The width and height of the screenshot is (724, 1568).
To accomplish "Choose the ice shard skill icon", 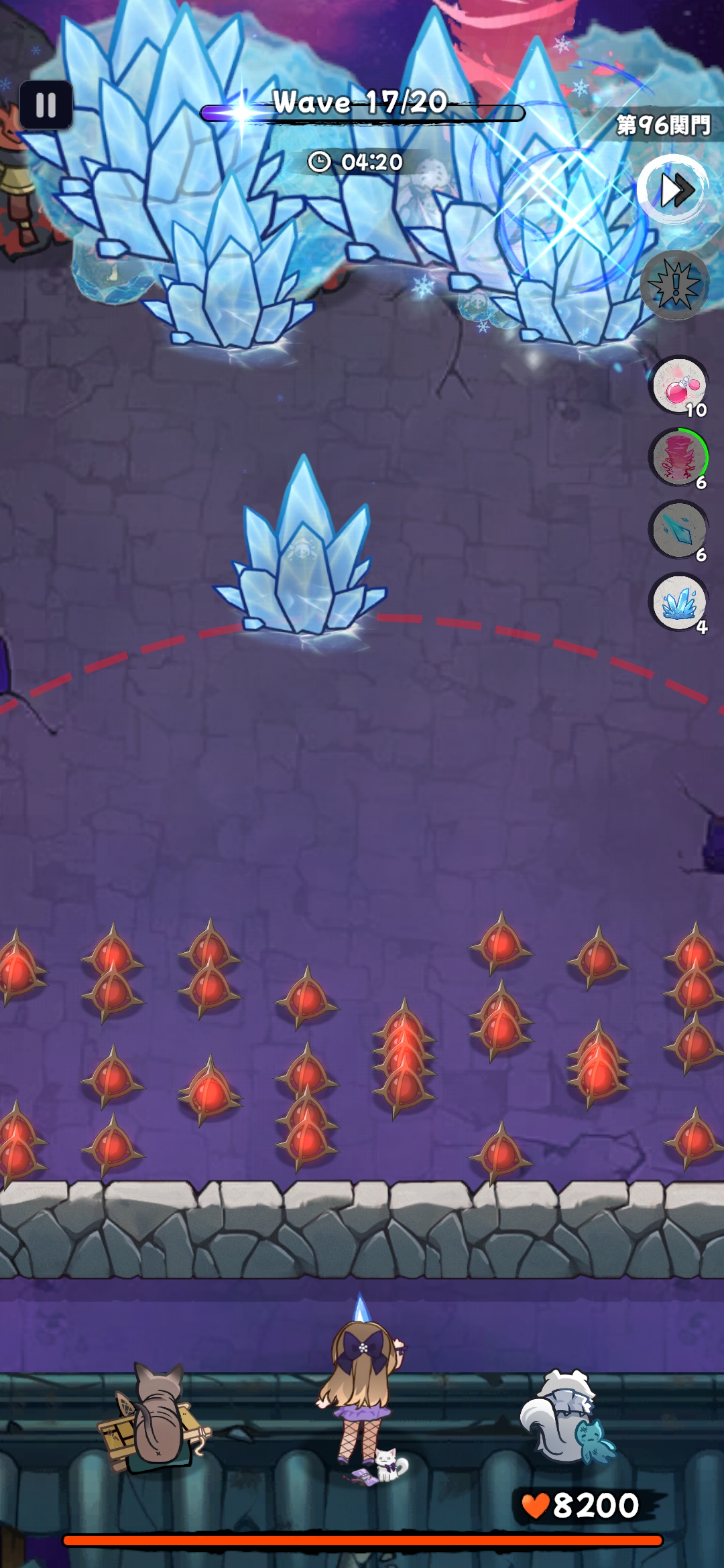I will 679,531.
